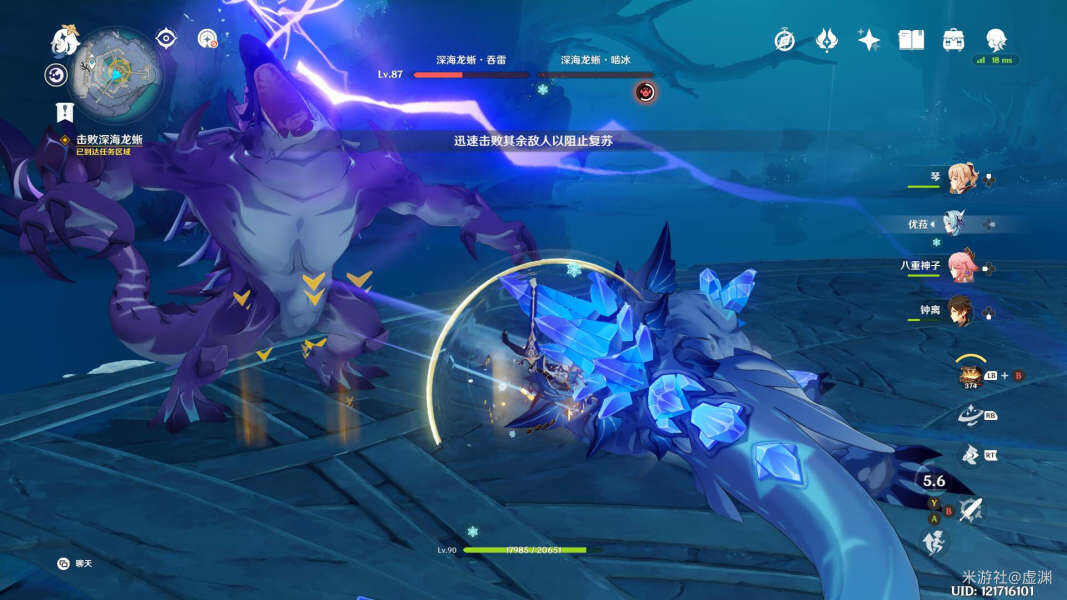This screenshot has width=1067, height=600.
Task: Click the exclamation quest bookmark icon
Action: 64,112
